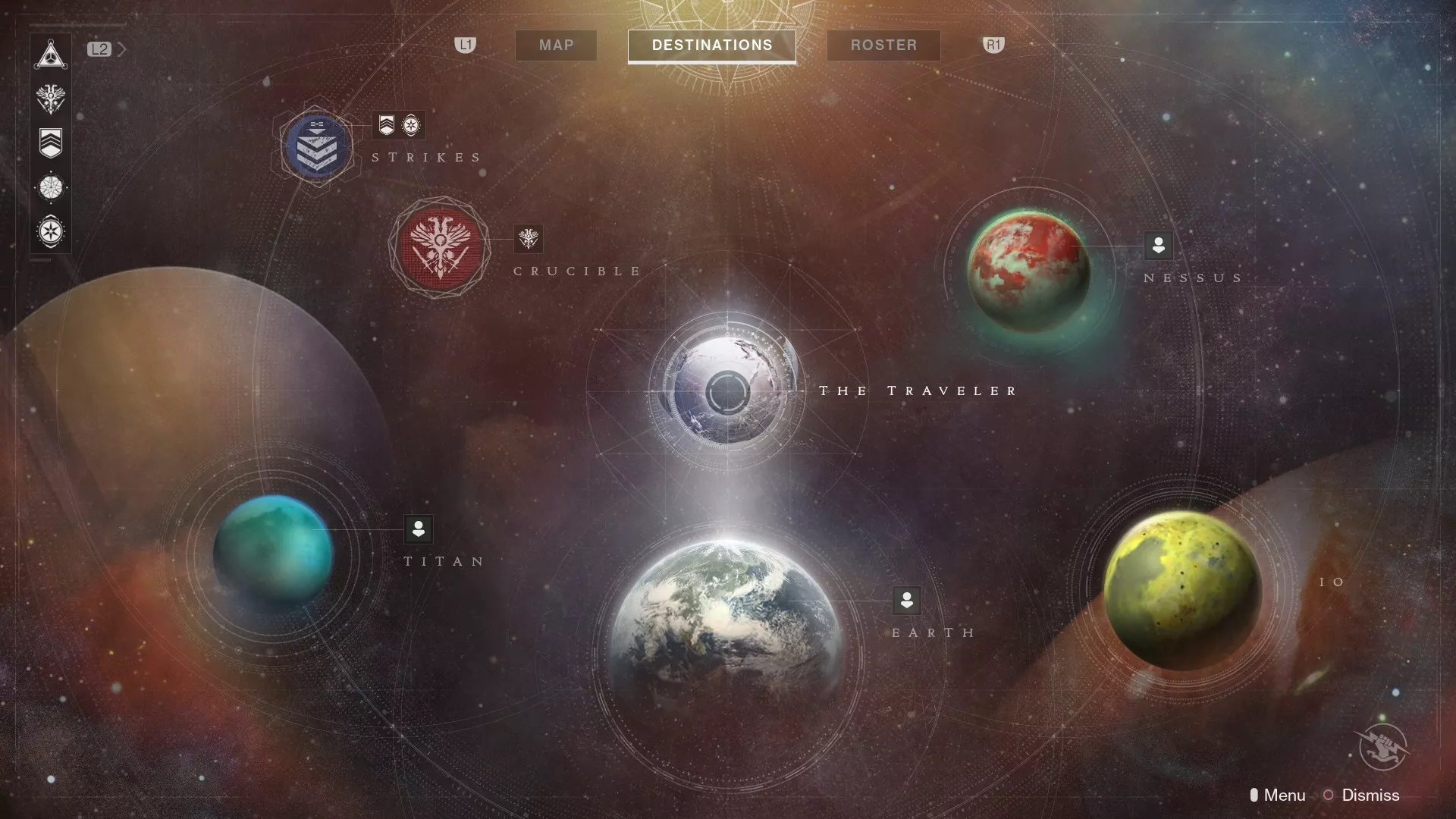This screenshot has height=819, width=1456.
Task: Open the Strikes node emblem on the map
Action: 316,146
